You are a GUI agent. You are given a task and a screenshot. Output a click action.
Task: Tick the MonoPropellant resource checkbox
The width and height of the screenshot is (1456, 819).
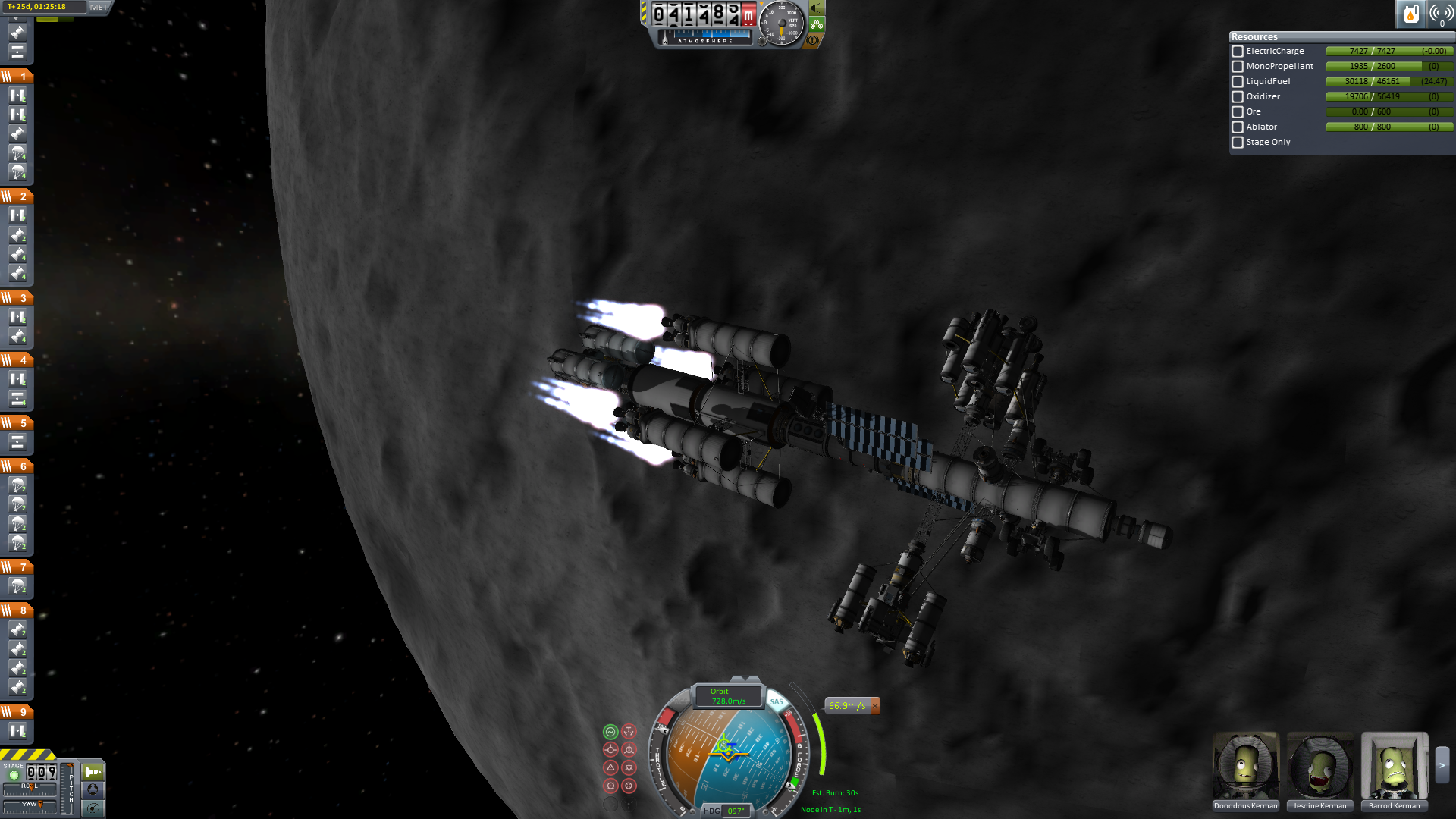(1238, 67)
